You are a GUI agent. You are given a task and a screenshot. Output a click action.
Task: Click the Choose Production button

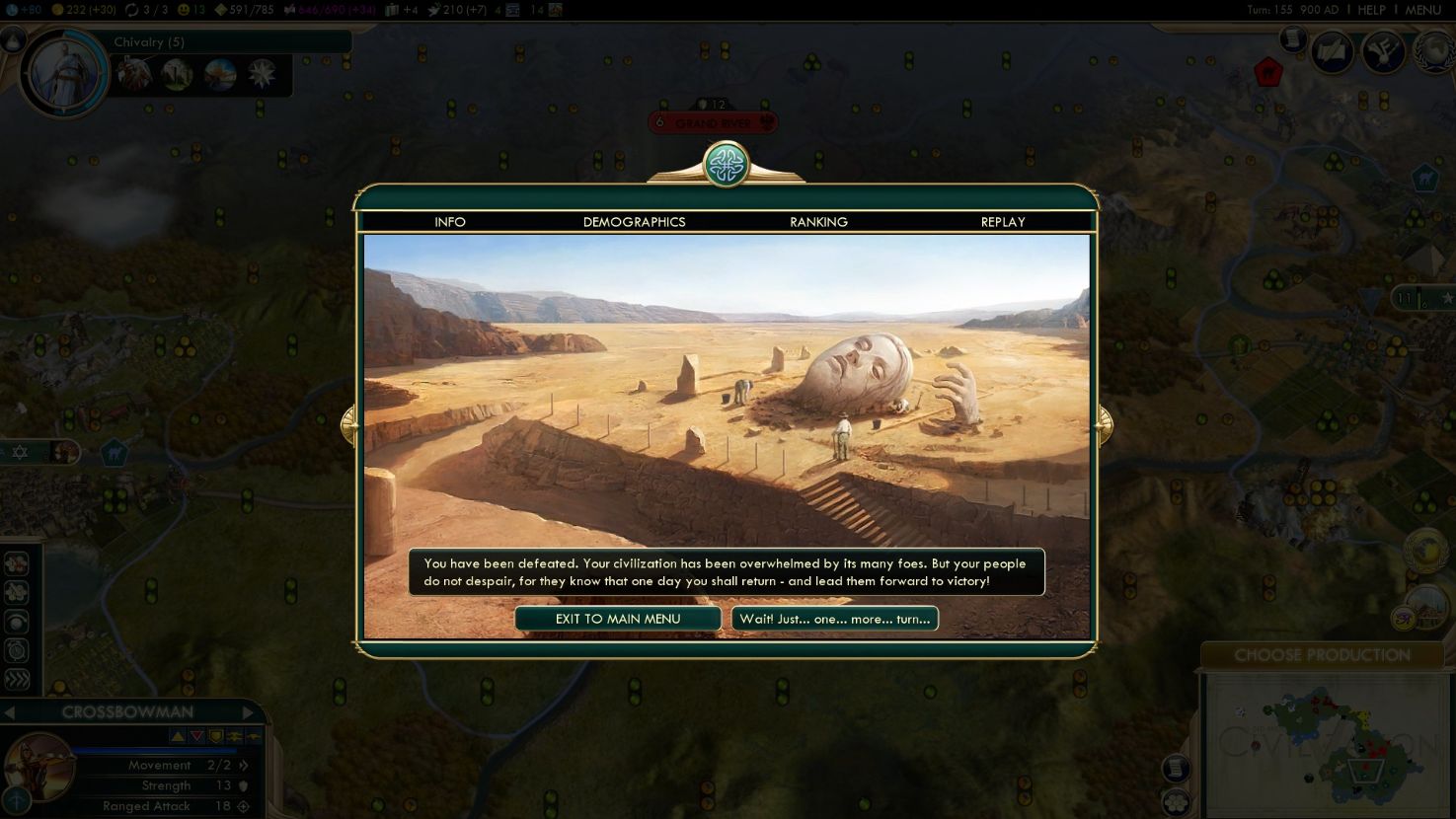[x=1322, y=655]
